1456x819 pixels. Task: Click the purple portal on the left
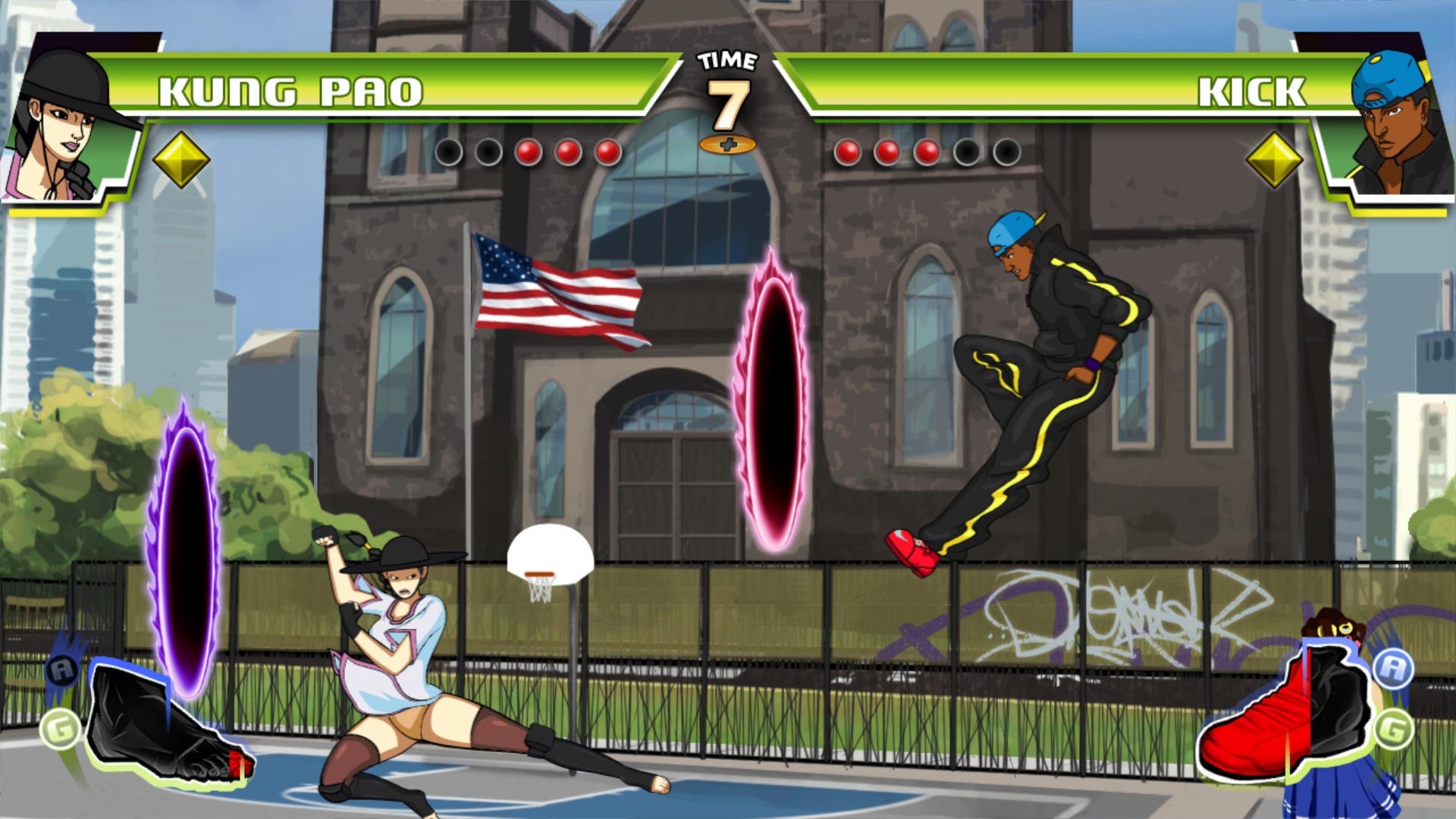click(x=184, y=546)
